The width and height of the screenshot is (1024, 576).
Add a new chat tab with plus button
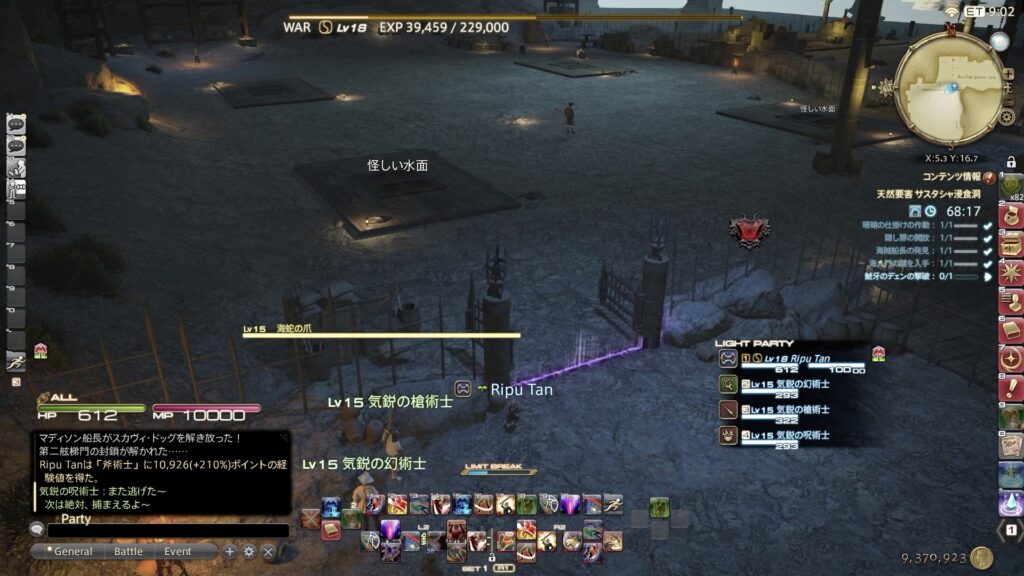[x=230, y=551]
